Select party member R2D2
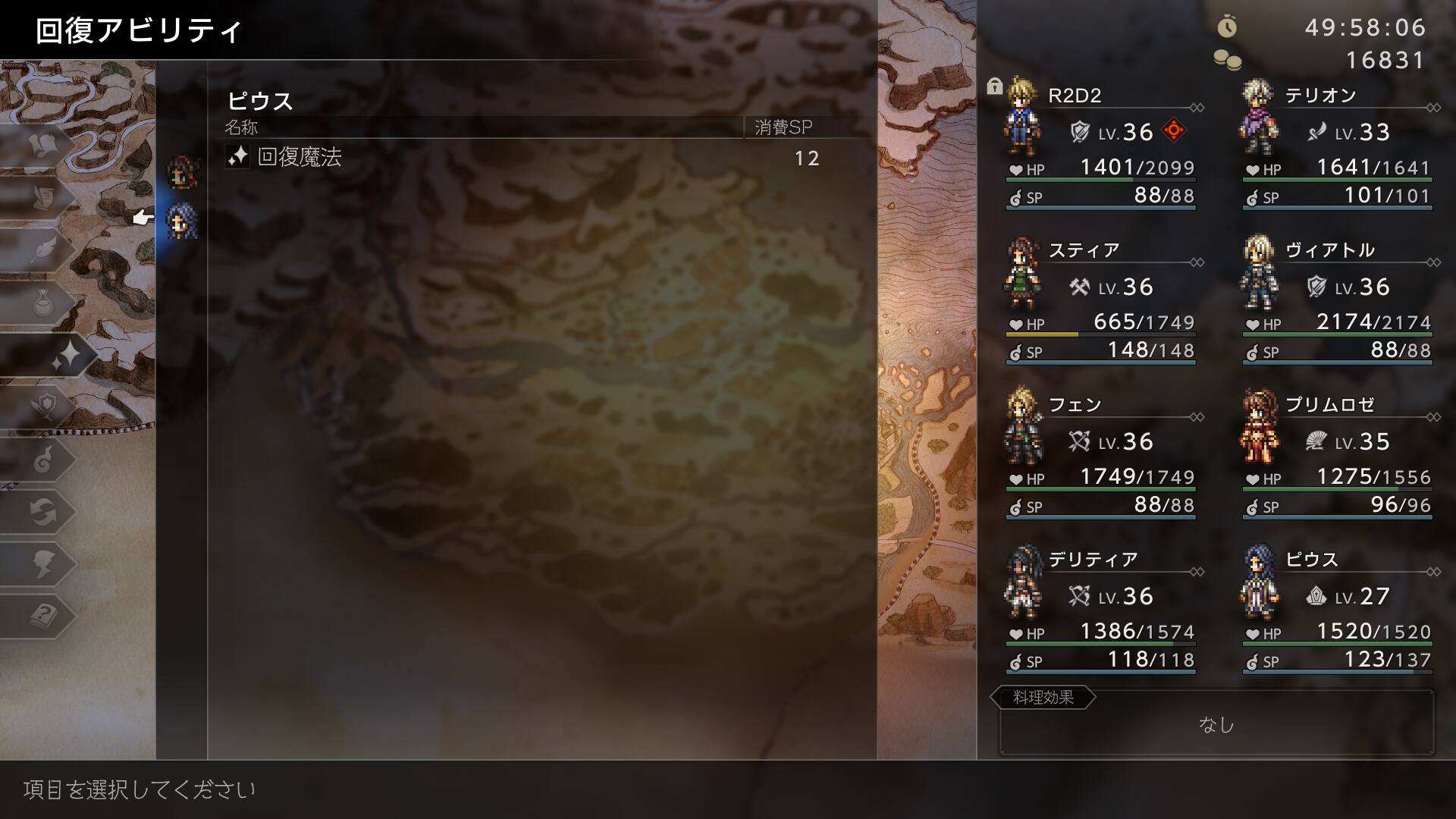This screenshot has height=819, width=1456. coord(1100,144)
